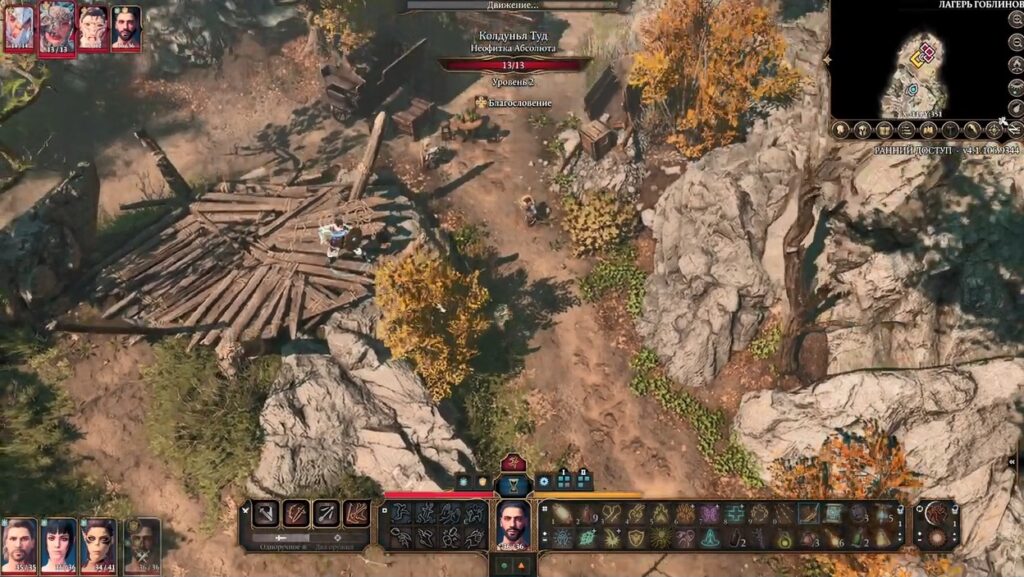Screen dimensions: 1024x577
Task: Select the wizard hat icon in the hotbar
Action: coord(710,538)
